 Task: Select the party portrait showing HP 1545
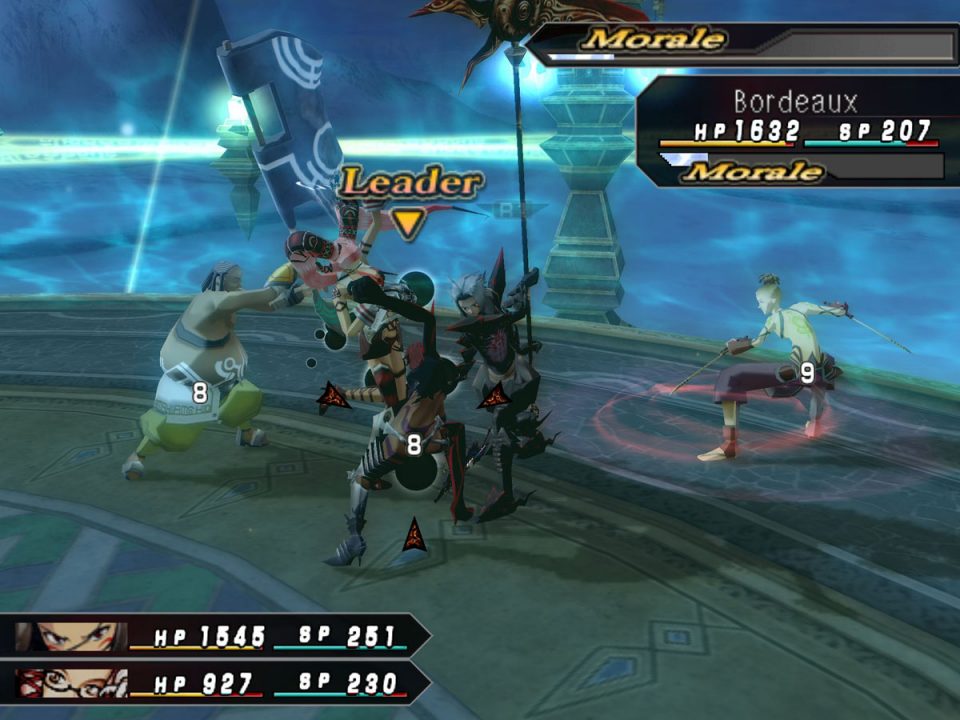[x=71, y=637]
